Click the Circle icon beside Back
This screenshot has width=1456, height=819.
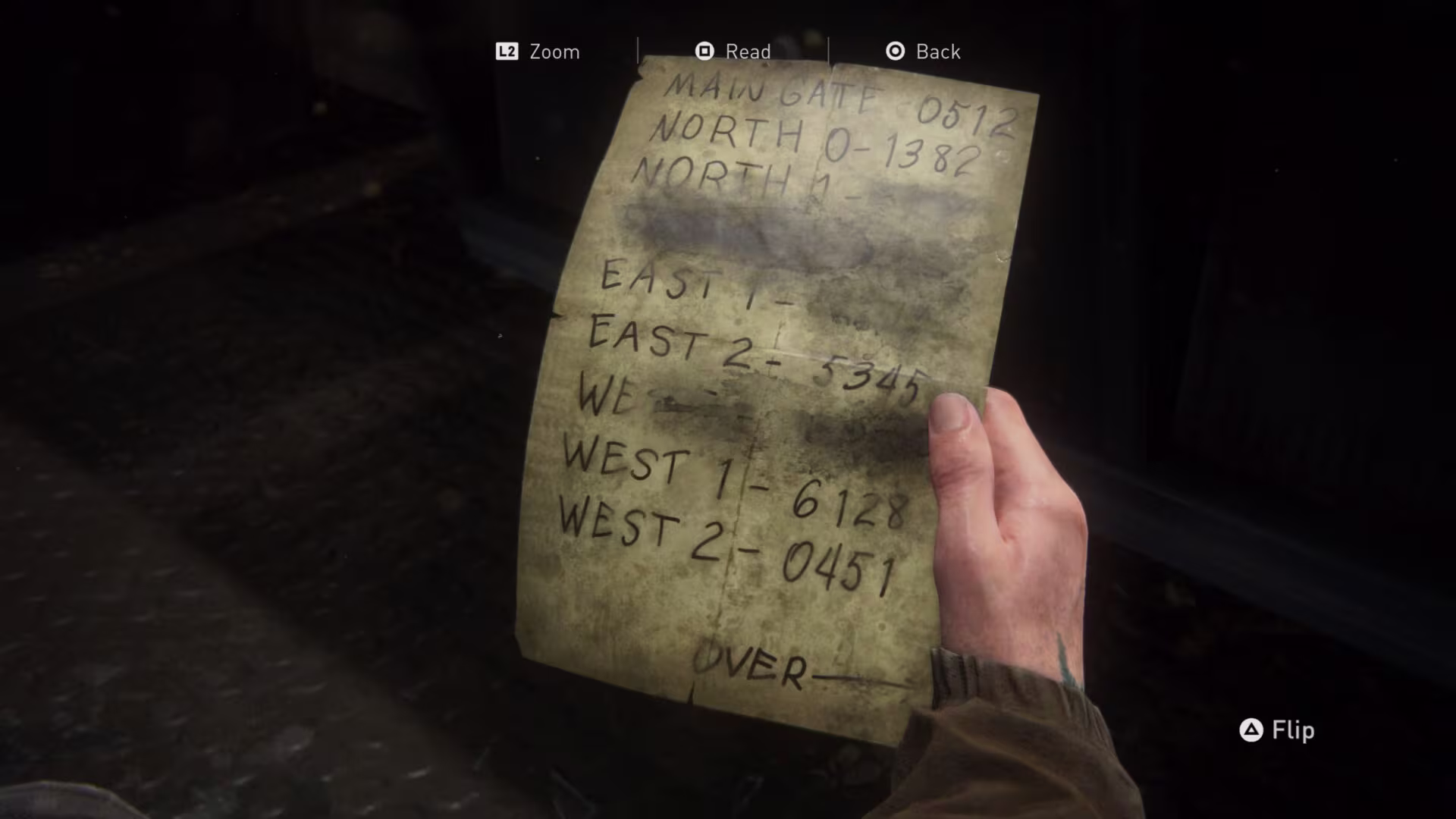click(895, 51)
